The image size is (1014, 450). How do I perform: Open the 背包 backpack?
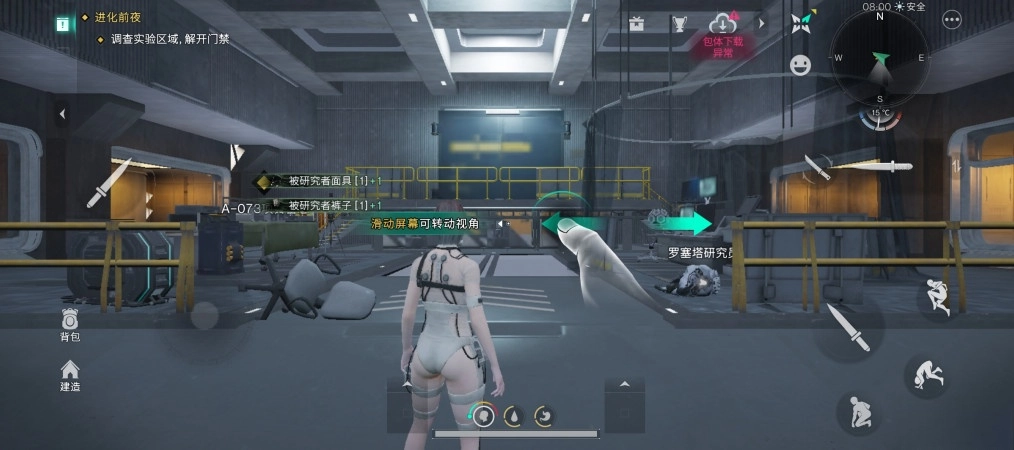tap(69, 324)
